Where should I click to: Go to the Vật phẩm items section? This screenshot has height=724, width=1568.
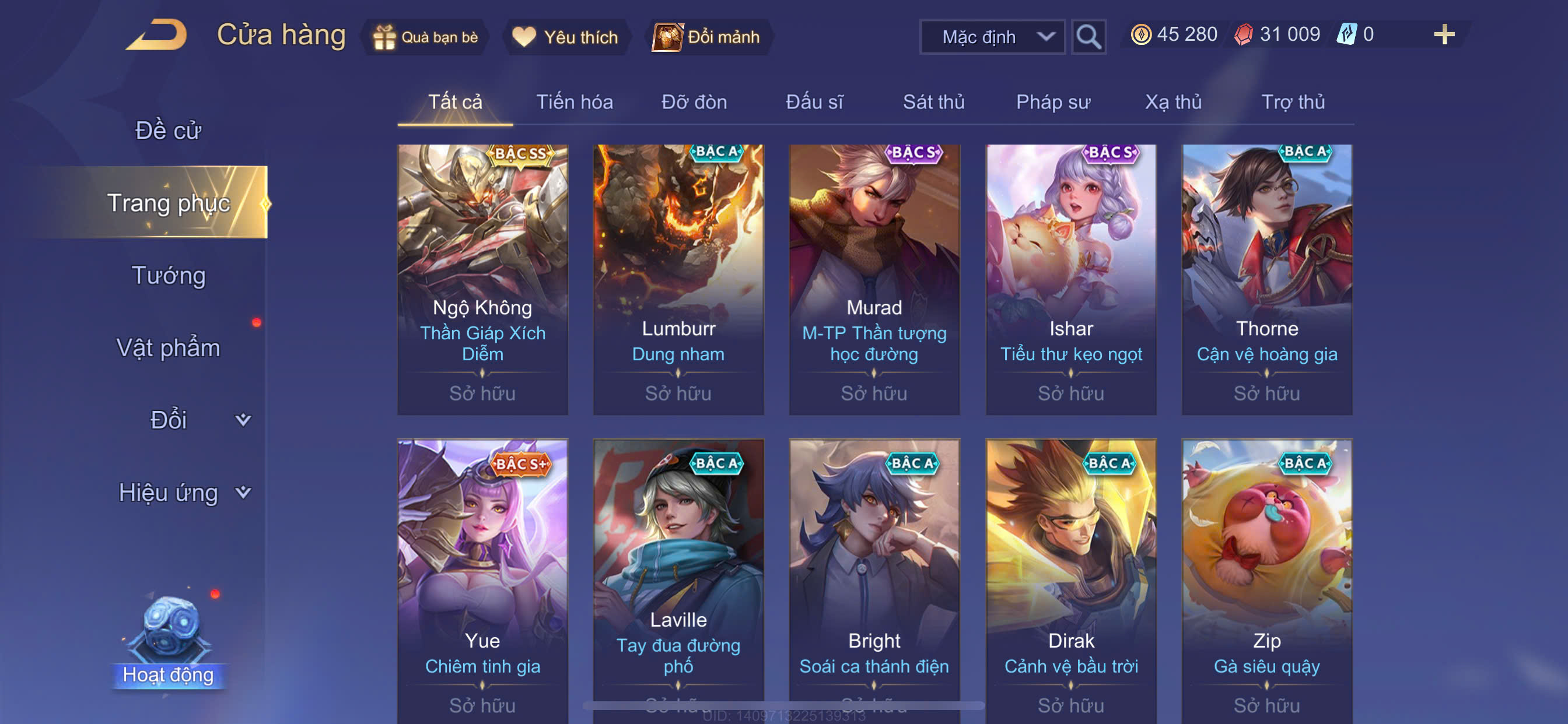(168, 348)
